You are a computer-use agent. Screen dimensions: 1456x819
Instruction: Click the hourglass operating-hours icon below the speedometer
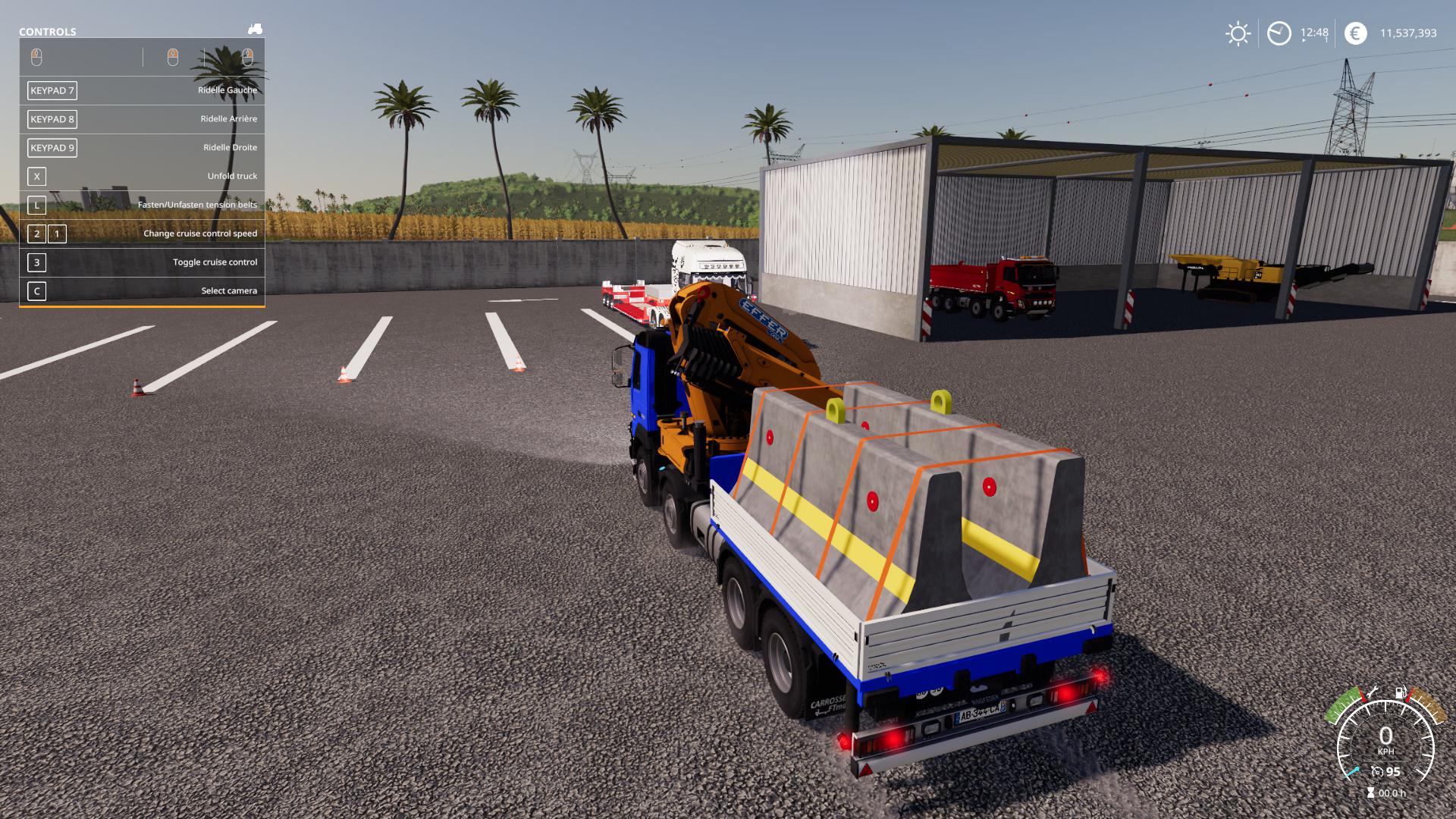click(1370, 792)
